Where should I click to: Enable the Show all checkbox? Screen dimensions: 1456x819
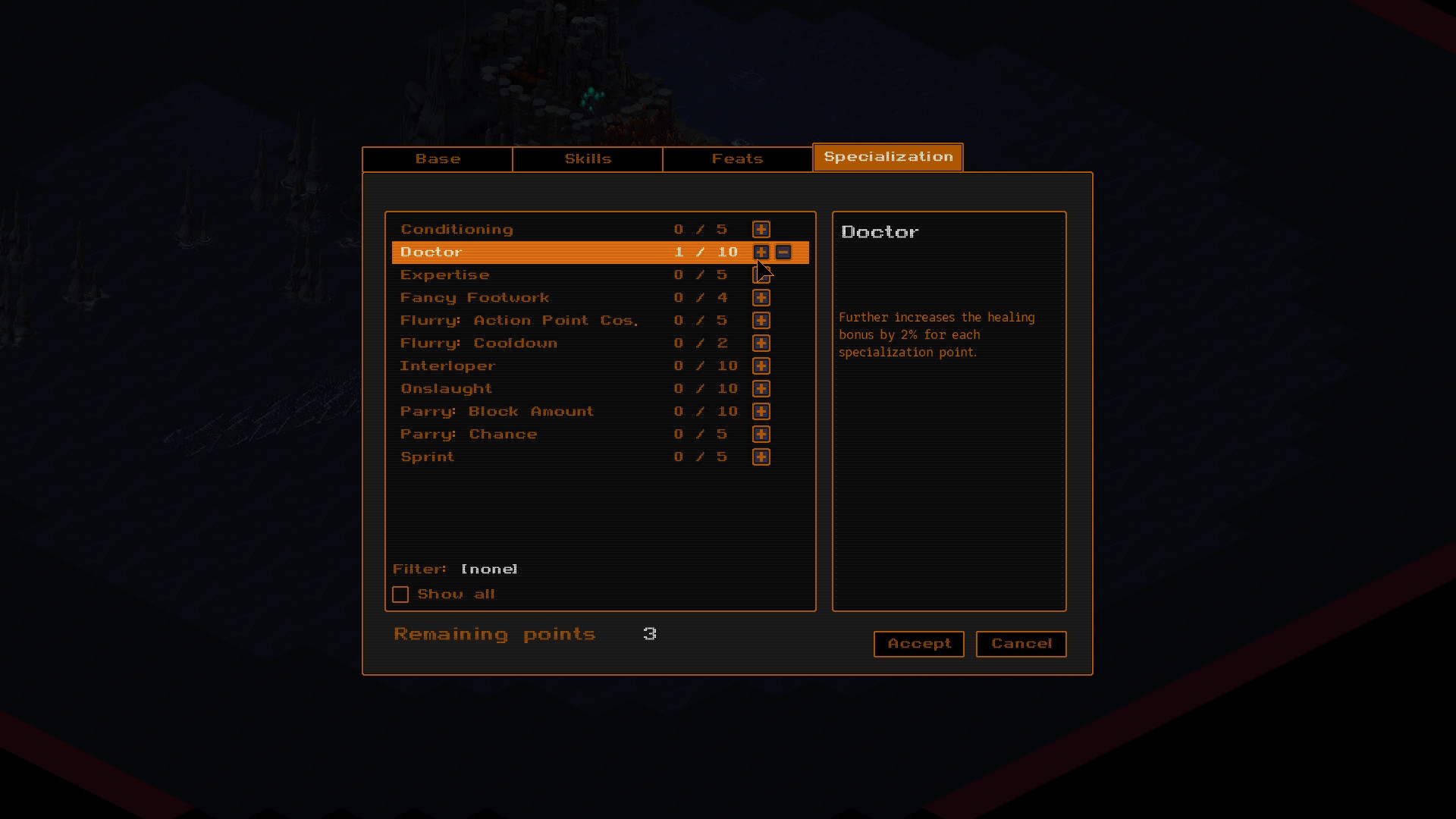(x=400, y=594)
